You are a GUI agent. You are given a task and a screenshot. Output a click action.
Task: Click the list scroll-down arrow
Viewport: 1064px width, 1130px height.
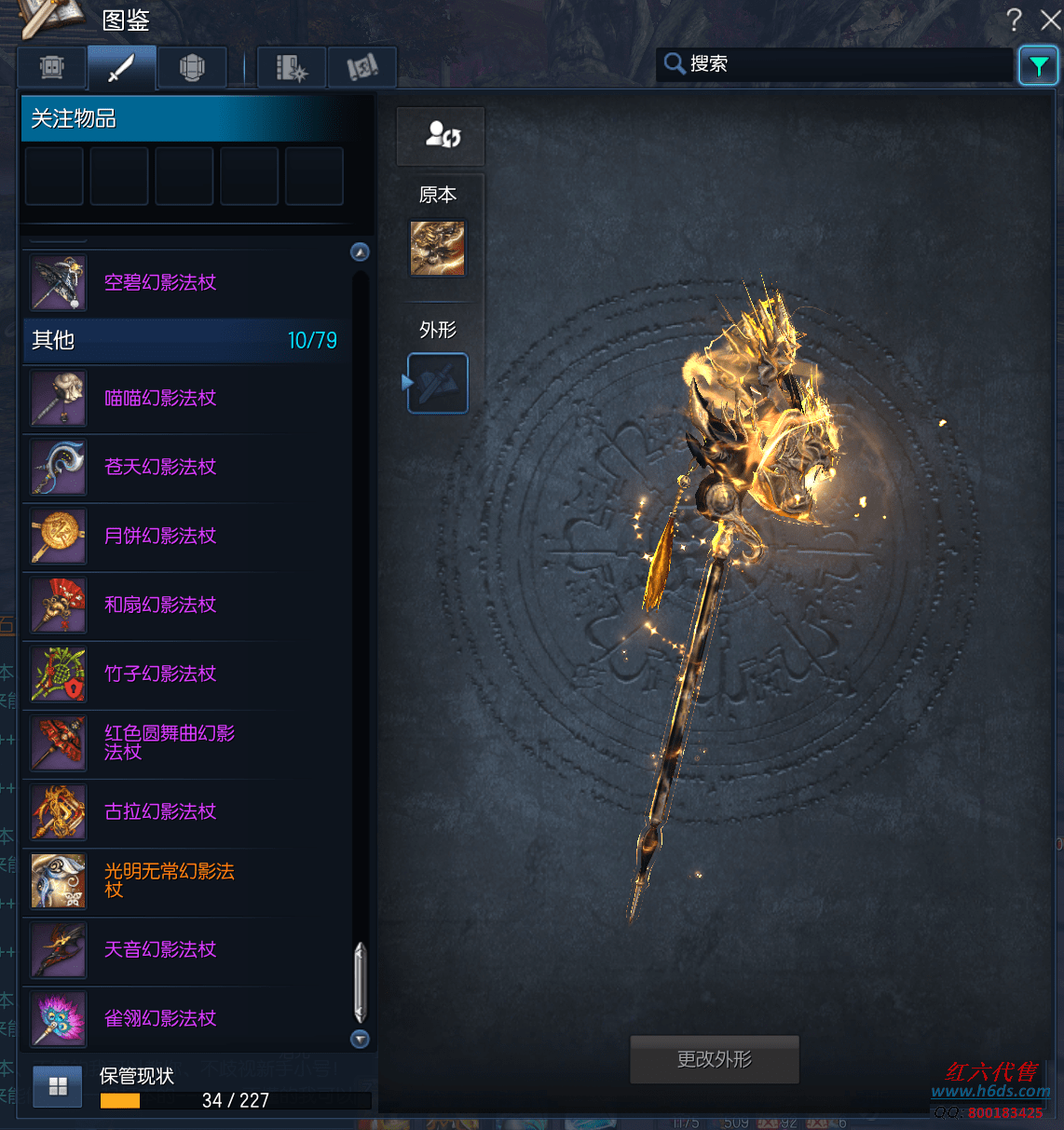(360, 1039)
